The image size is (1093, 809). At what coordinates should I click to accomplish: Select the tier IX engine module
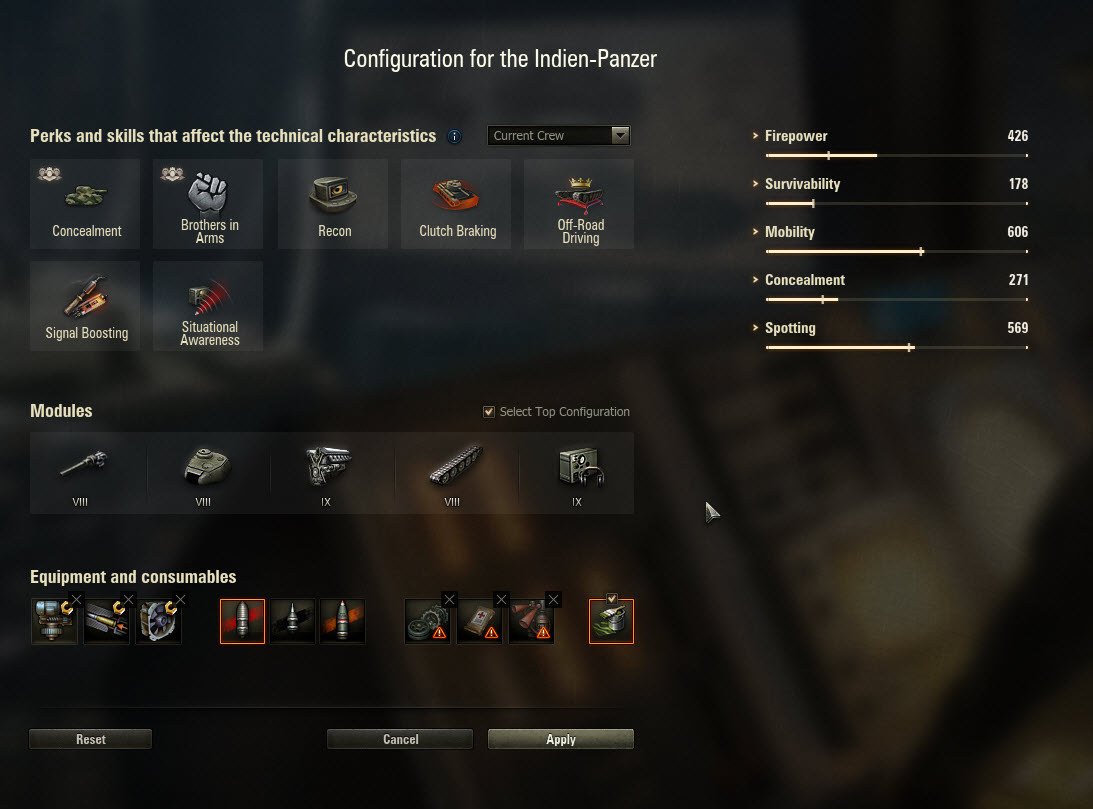pos(328,468)
